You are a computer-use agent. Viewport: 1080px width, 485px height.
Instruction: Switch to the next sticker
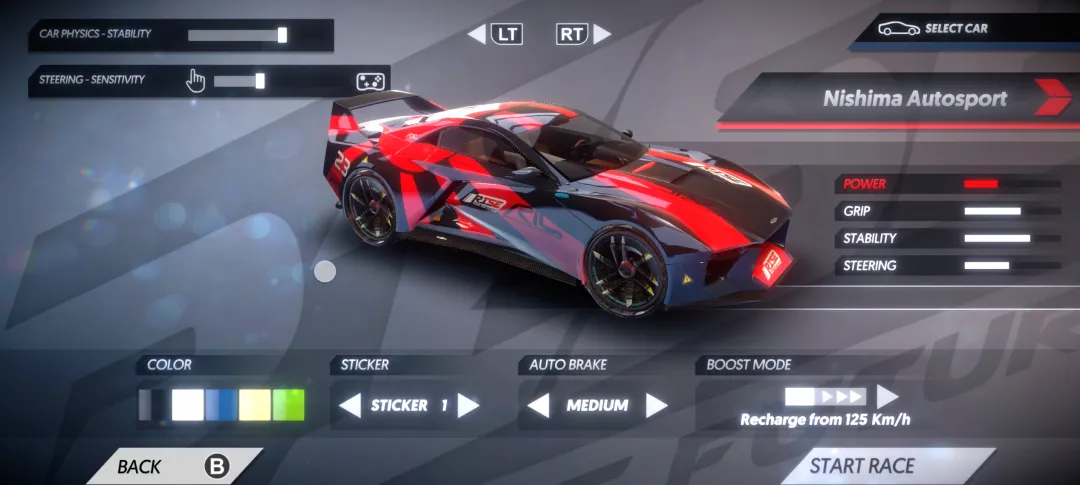(x=468, y=406)
